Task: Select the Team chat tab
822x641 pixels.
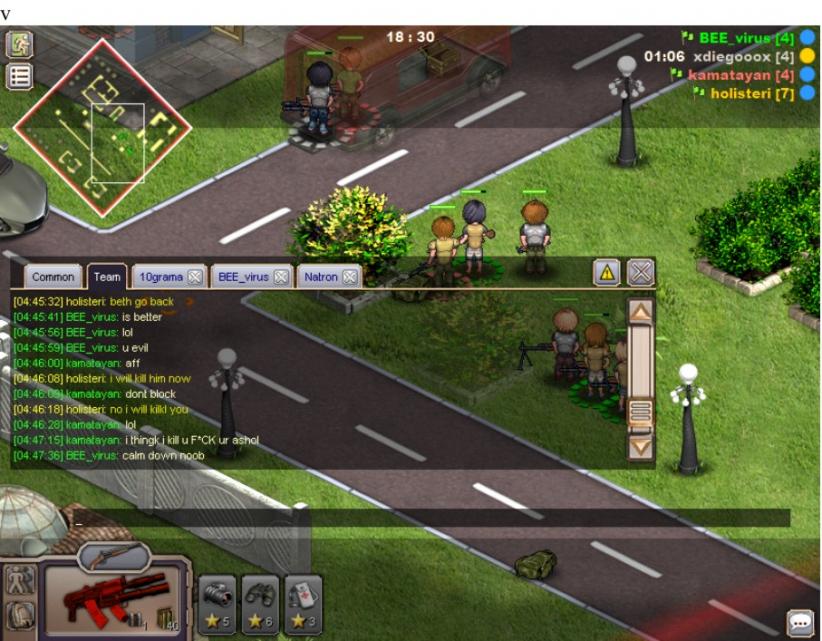Action: point(106,277)
